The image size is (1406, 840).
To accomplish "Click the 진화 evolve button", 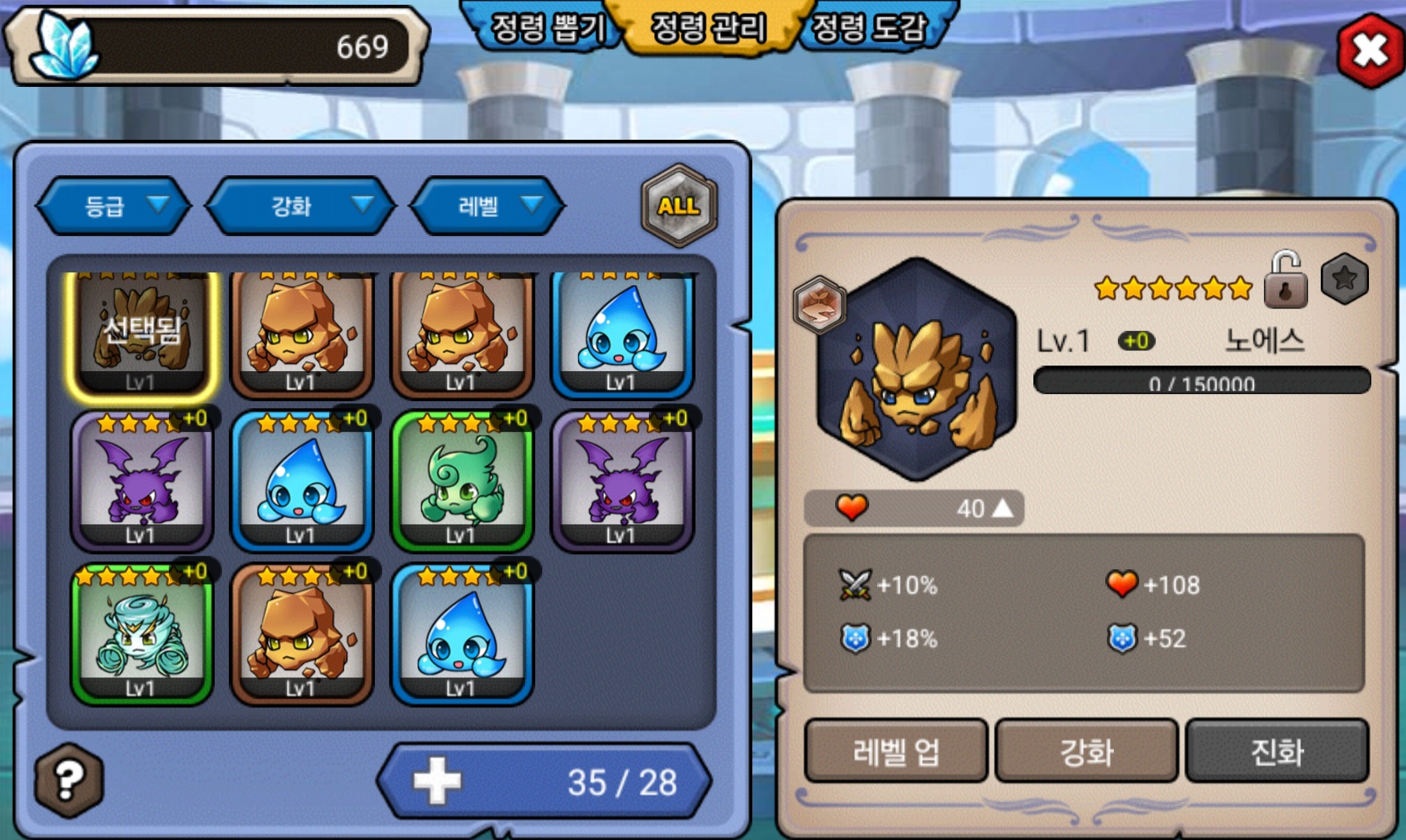I will (x=1277, y=751).
